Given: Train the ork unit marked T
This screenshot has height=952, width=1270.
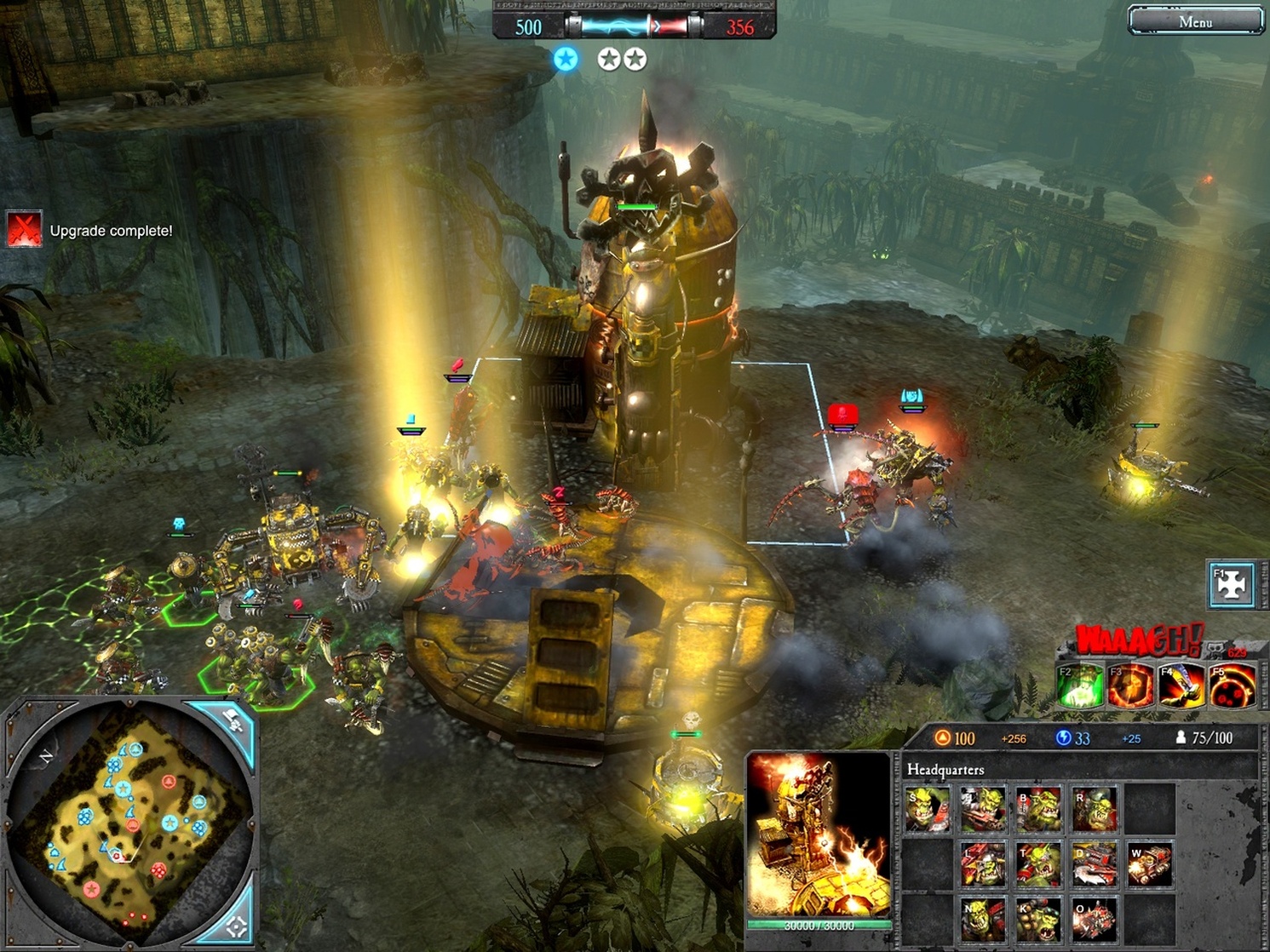Looking at the screenshot, I should (1039, 863).
